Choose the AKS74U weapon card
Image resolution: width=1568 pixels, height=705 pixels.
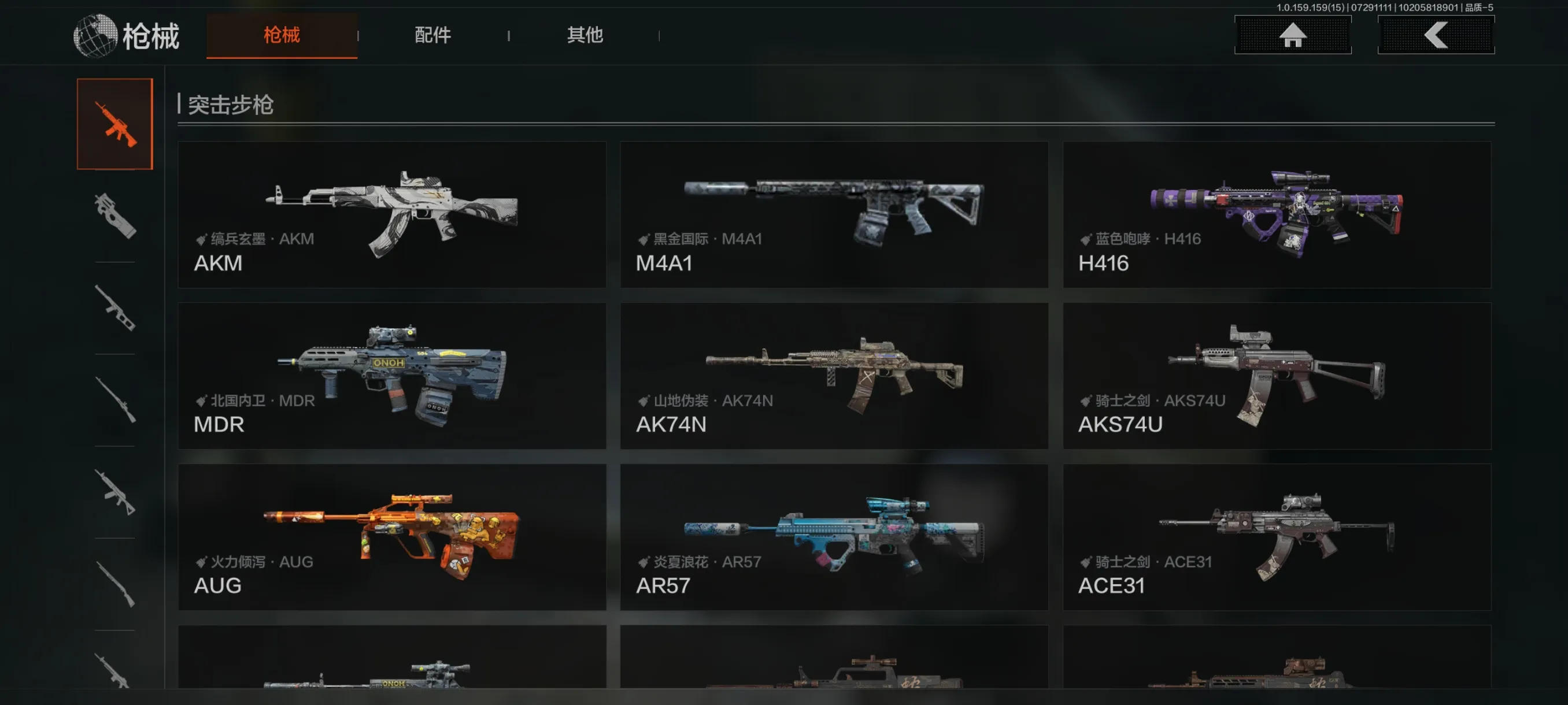click(x=1277, y=376)
